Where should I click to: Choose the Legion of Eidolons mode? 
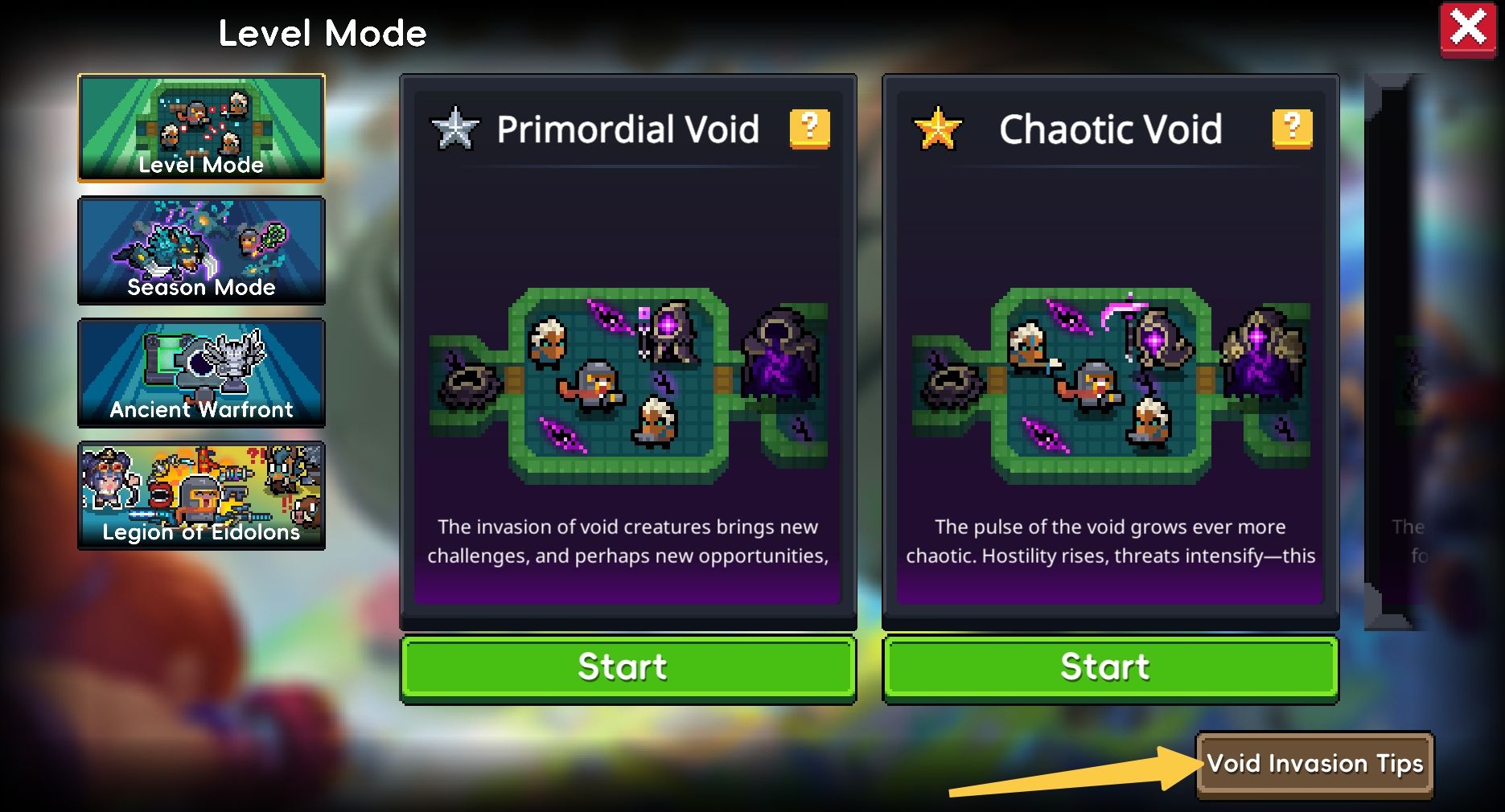pos(201,494)
